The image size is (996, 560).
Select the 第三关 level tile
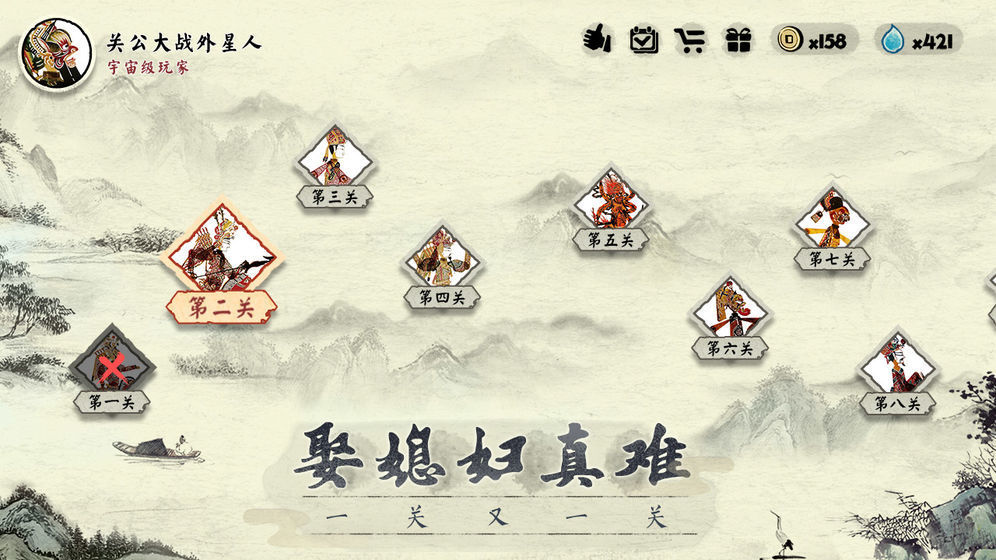tap(334, 160)
